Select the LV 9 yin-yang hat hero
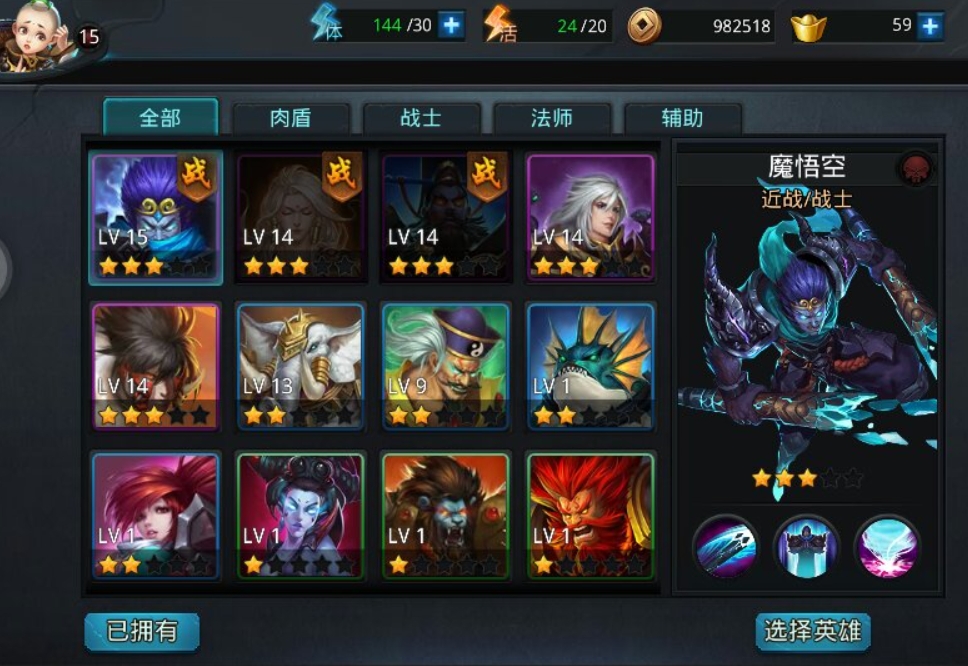This screenshot has width=968, height=666. [445, 366]
